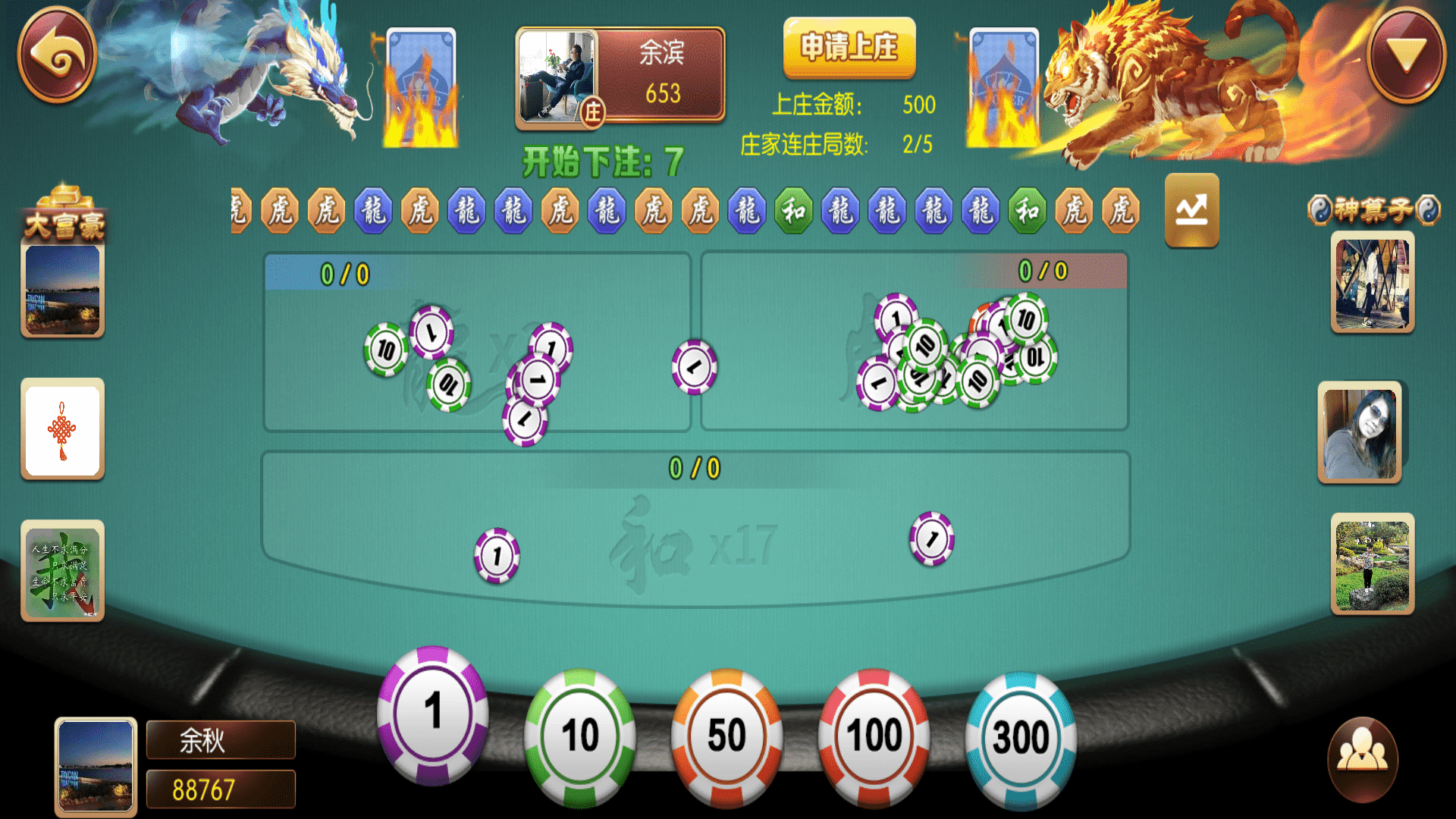Open your own avatar 余秋

(96, 764)
